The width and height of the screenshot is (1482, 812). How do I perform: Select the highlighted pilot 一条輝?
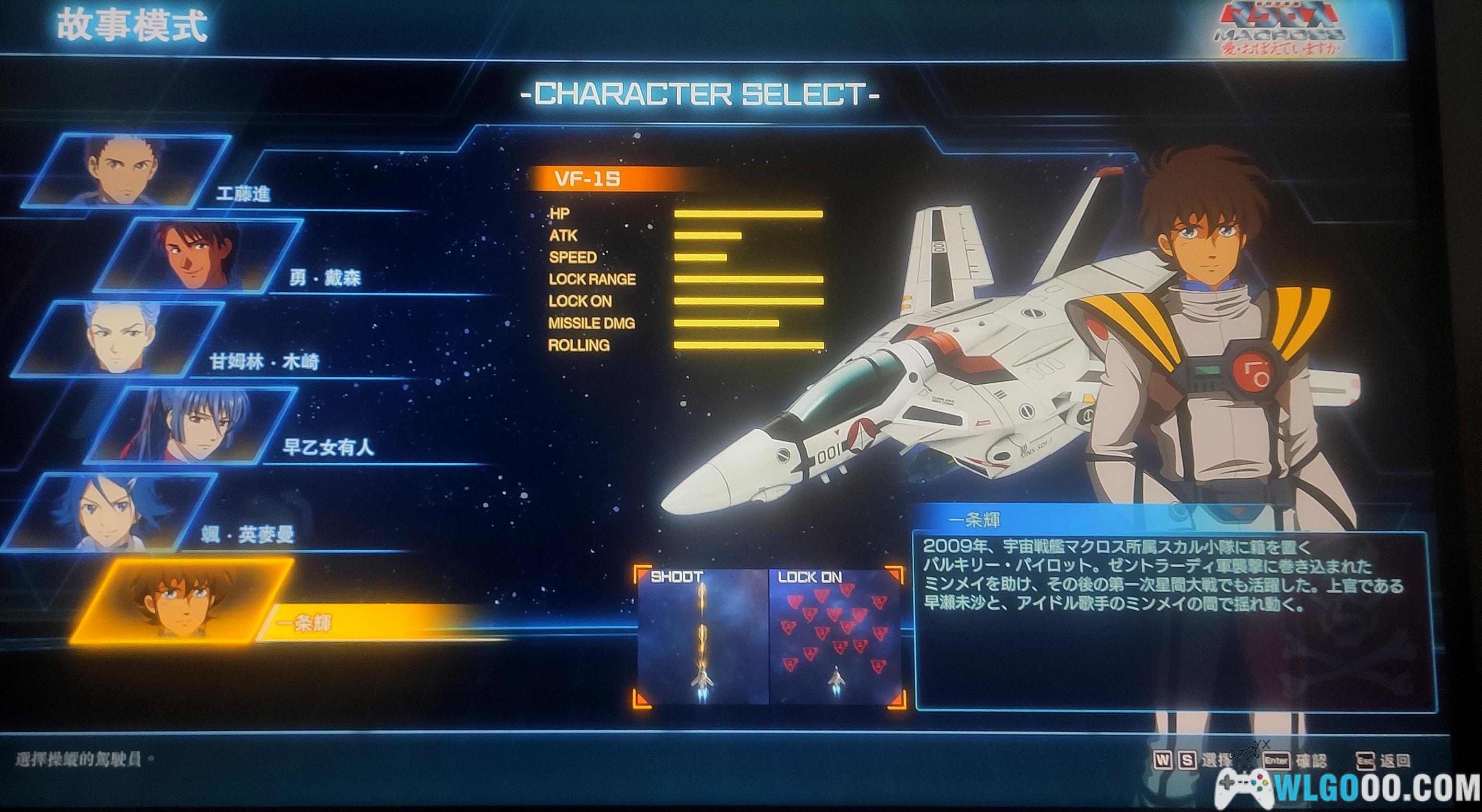click(x=181, y=602)
